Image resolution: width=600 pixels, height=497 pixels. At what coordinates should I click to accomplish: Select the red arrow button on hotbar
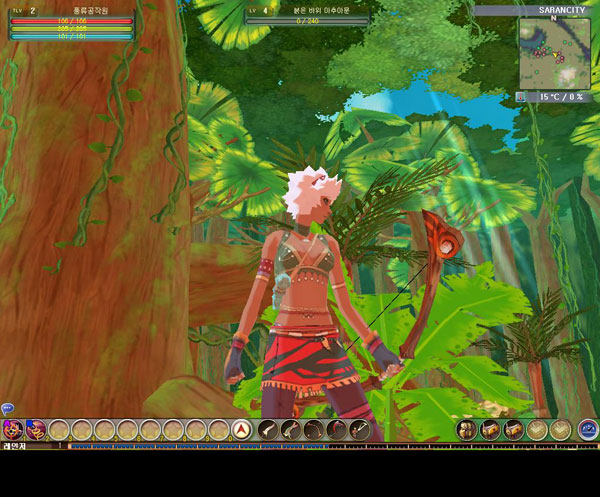point(241,430)
